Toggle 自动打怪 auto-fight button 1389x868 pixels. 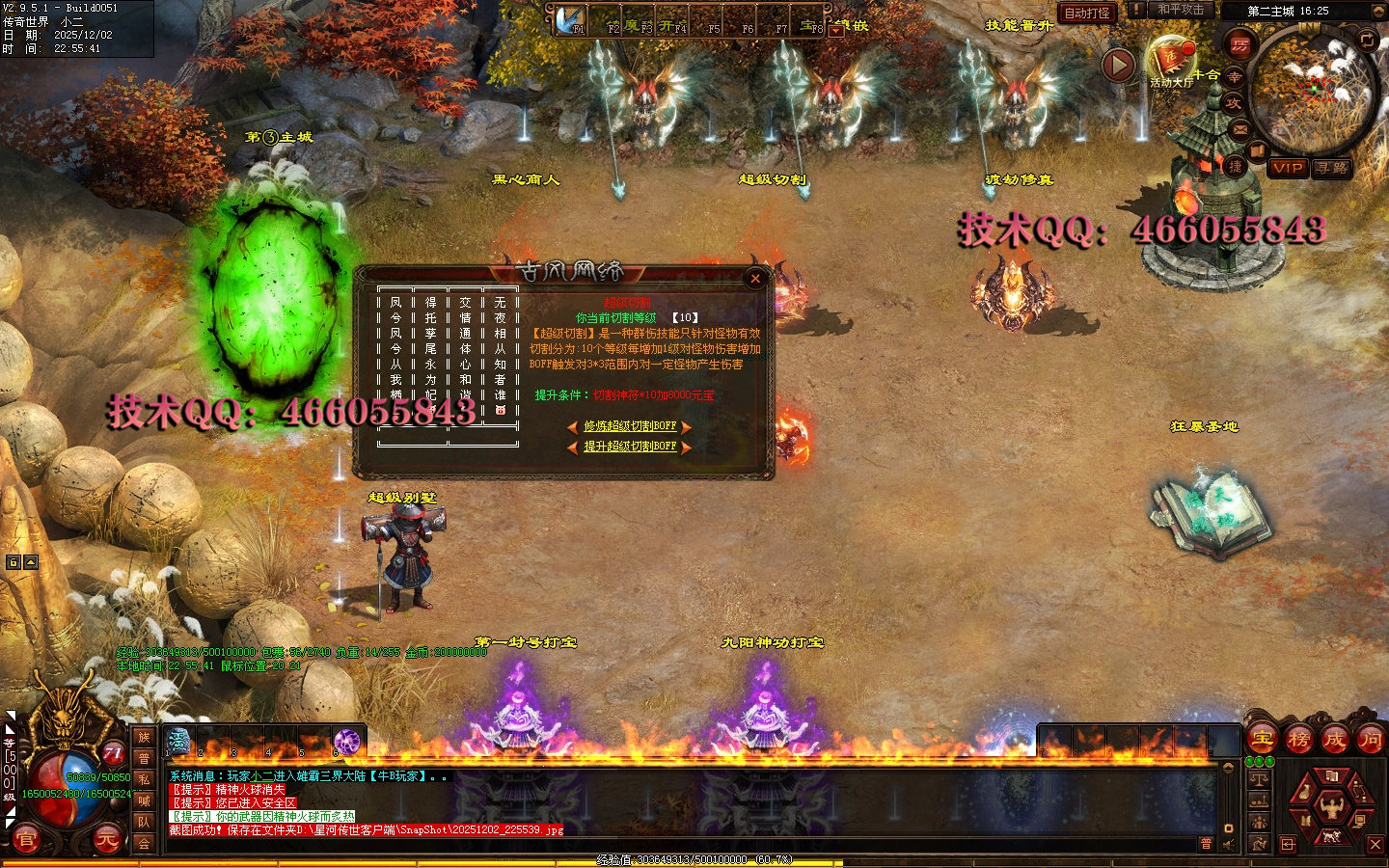tap(1087, 13)
